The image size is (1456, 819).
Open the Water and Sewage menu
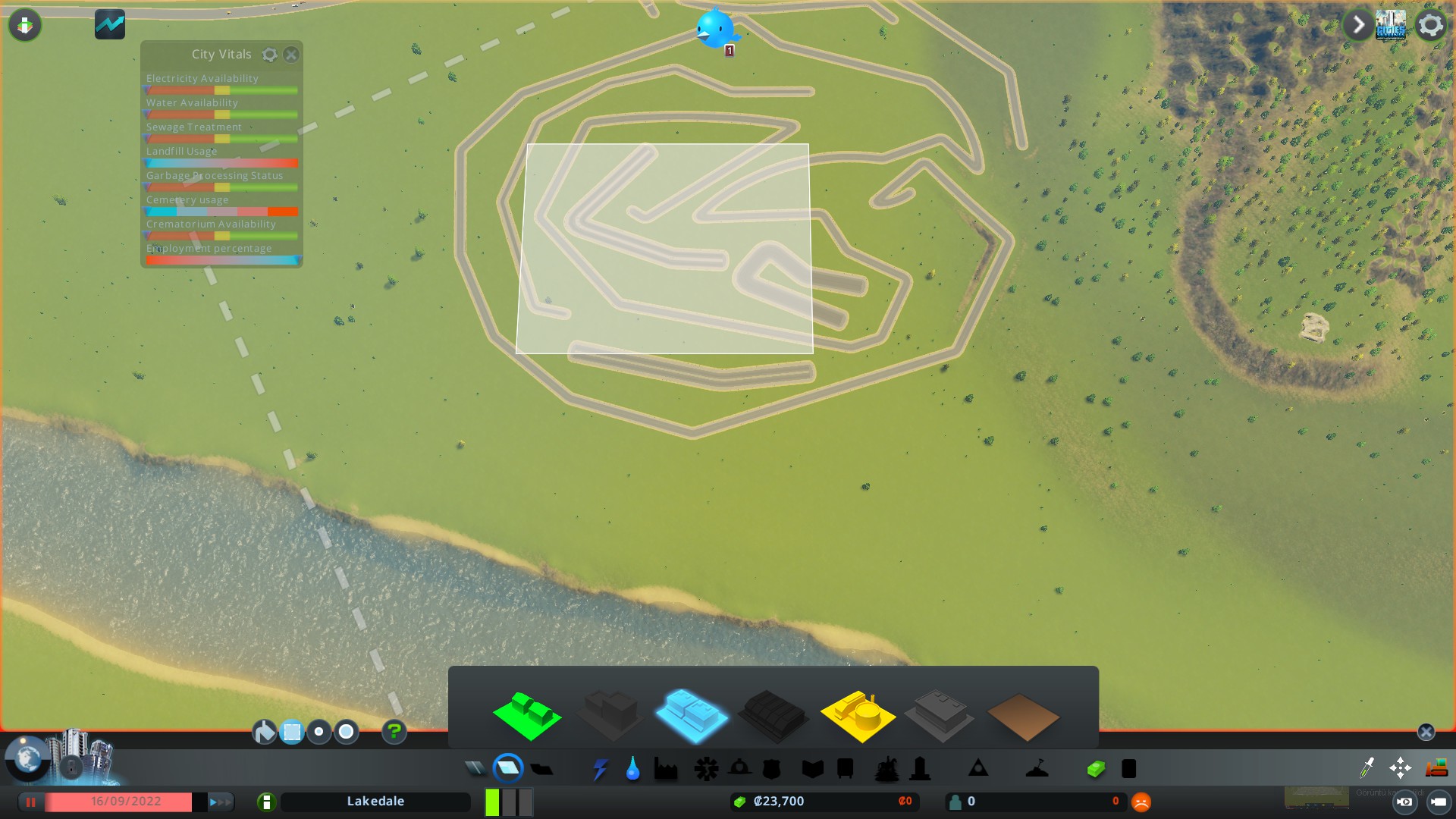coord(632,768)
